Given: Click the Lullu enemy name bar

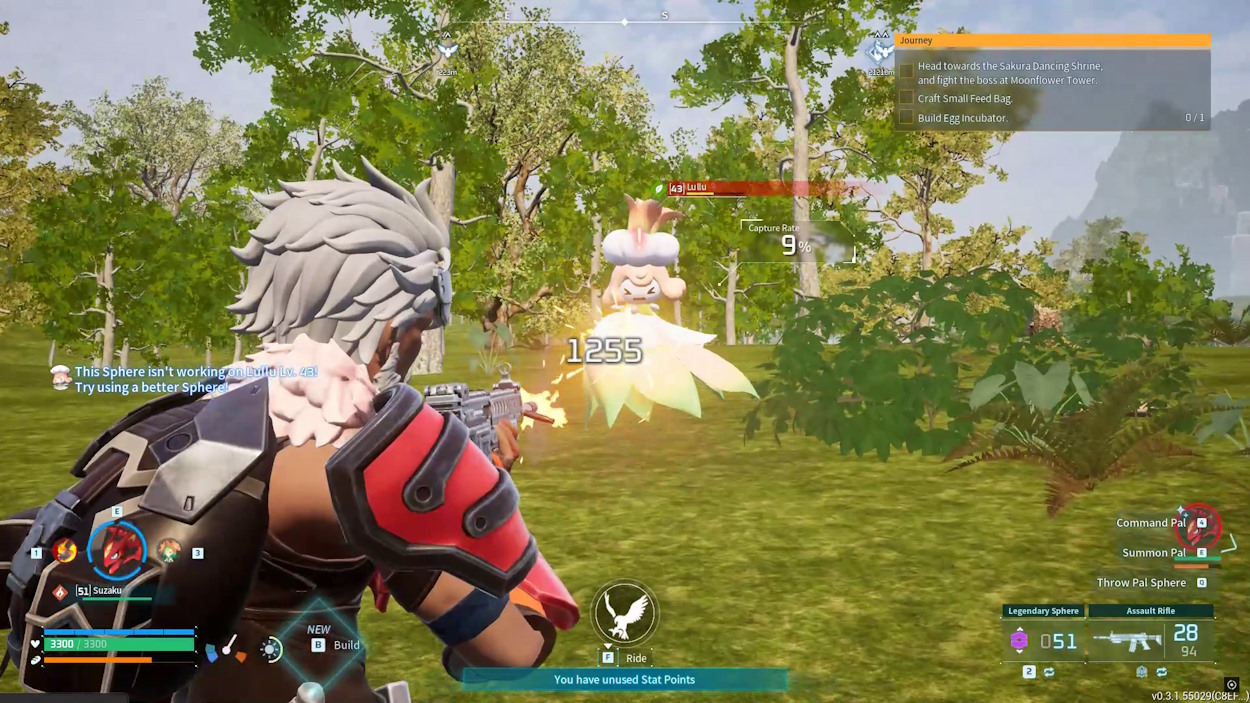Looking at the screenshot, I should [x=760, y=188].
